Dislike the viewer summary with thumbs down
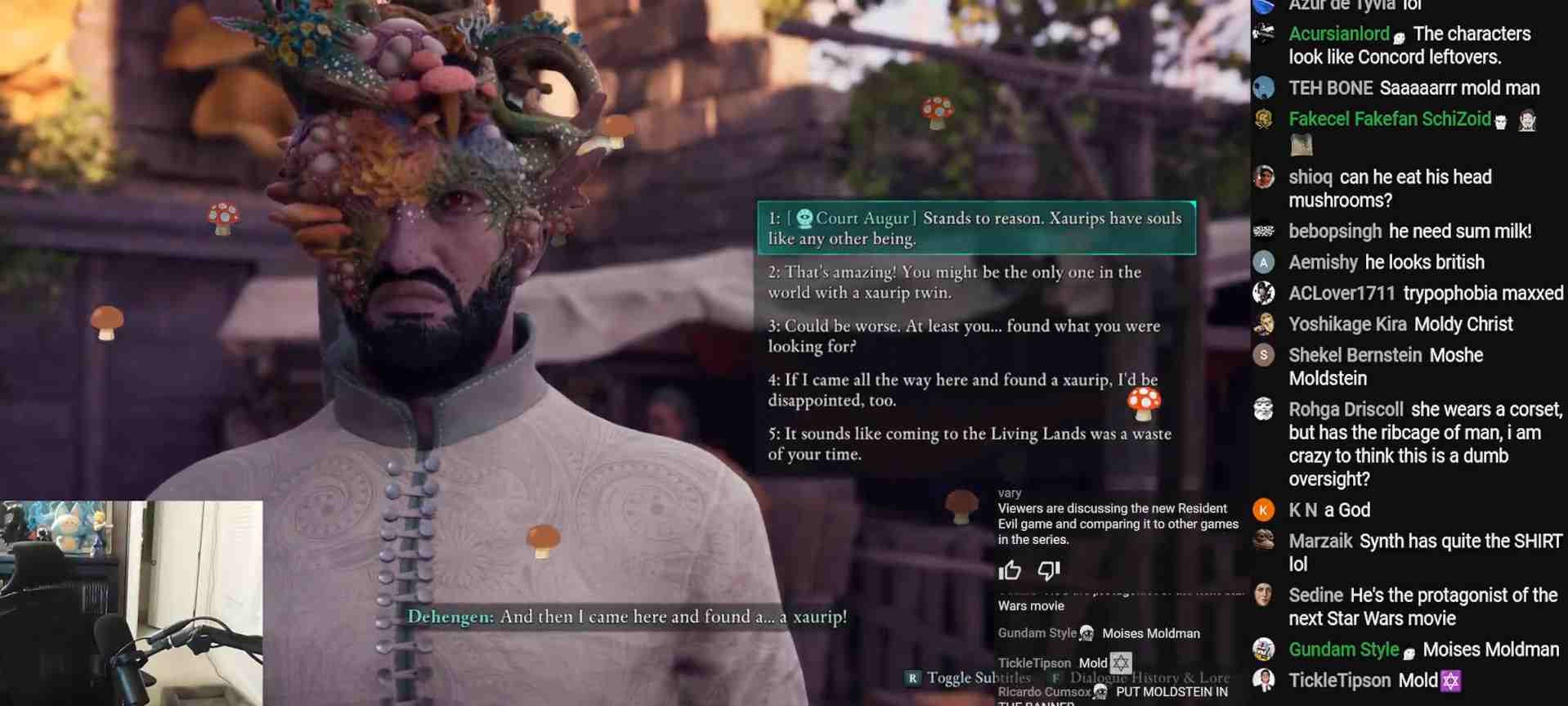1568x706 pixels. pyautogui.click(x=1048, y=570)
